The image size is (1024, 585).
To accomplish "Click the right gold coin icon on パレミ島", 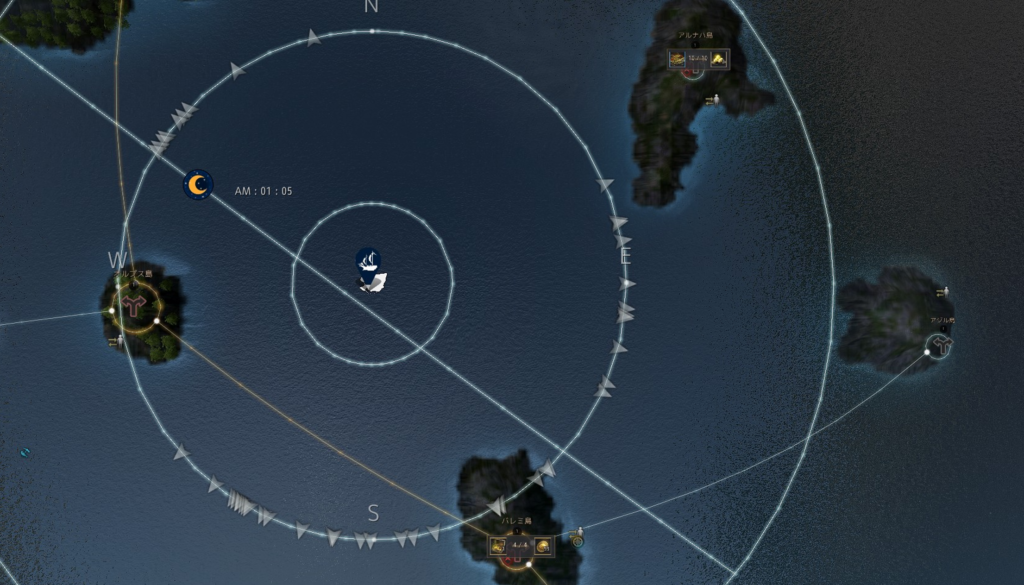I will click(x=542, y=546).
